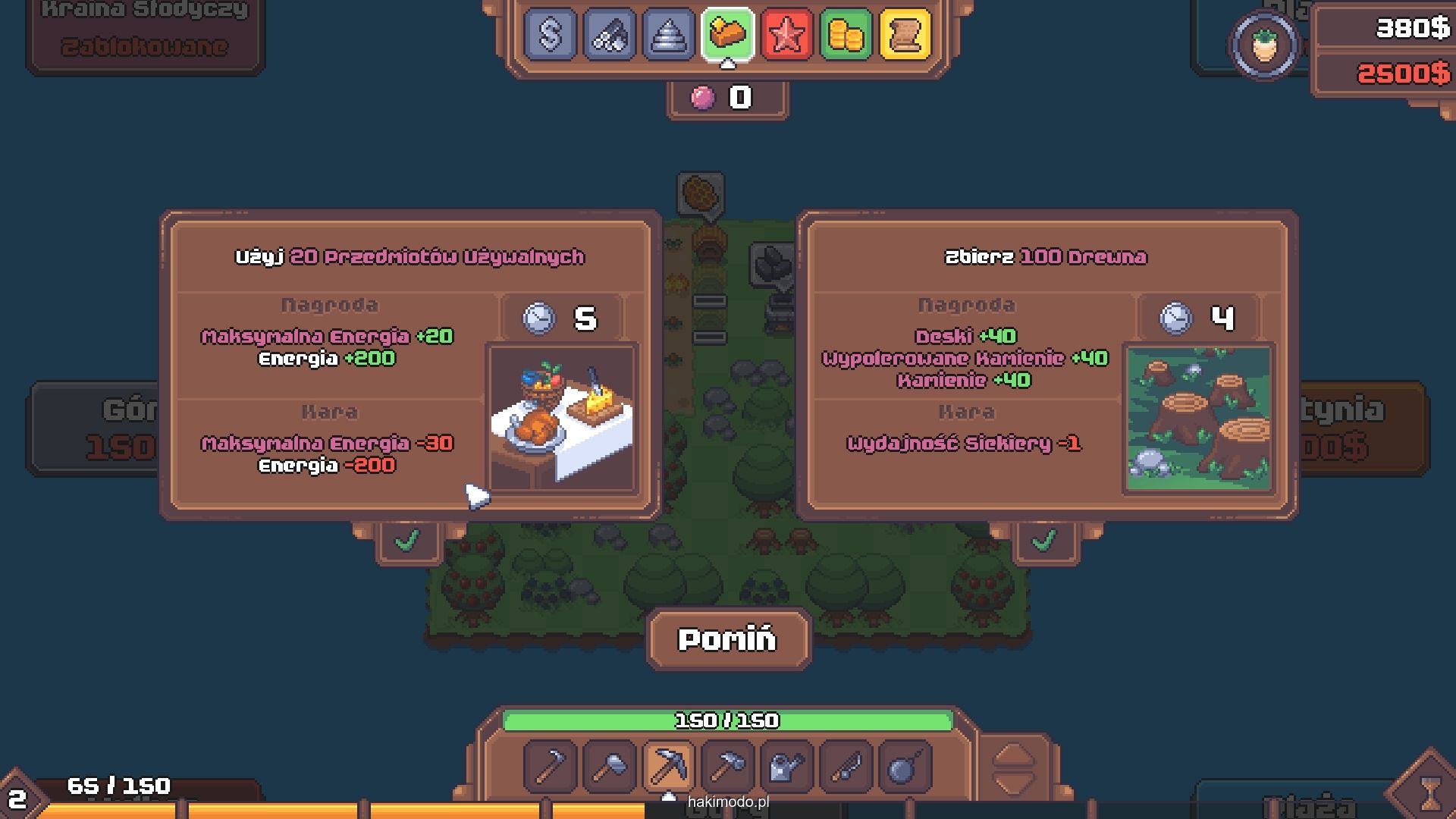This screenshot has height=819, width=1456.
Task: Open the dollar sign tab
Action: (x=550, y=34)
